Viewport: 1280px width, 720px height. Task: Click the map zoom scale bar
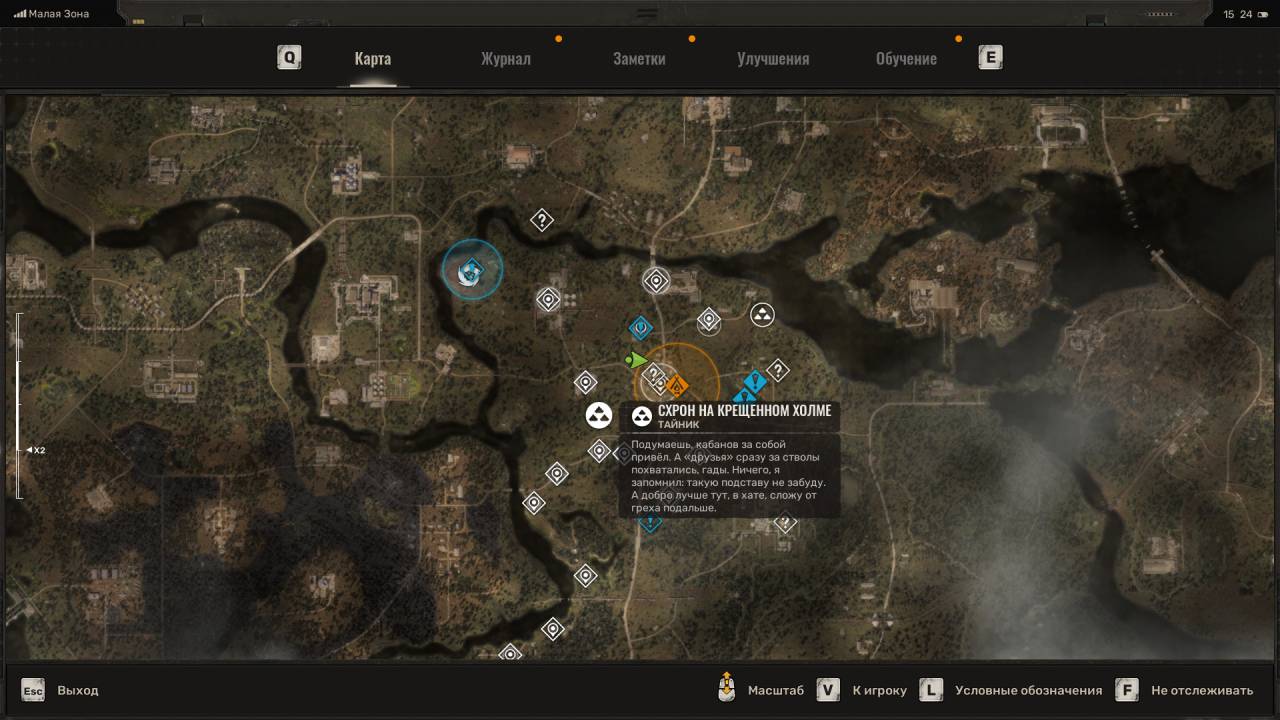tap(18, 405)
